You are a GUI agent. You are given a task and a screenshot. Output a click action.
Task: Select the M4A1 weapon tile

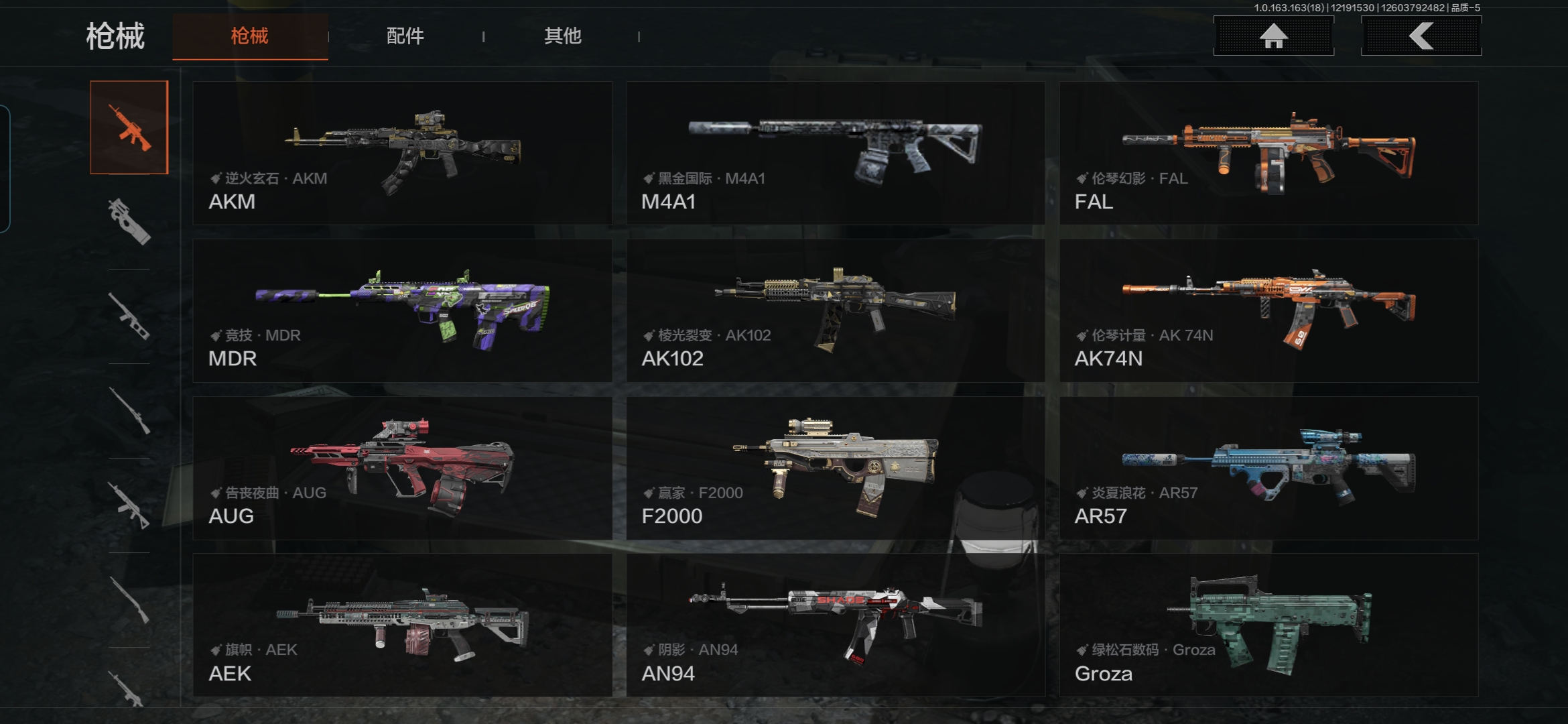click(x=836, y=154)
